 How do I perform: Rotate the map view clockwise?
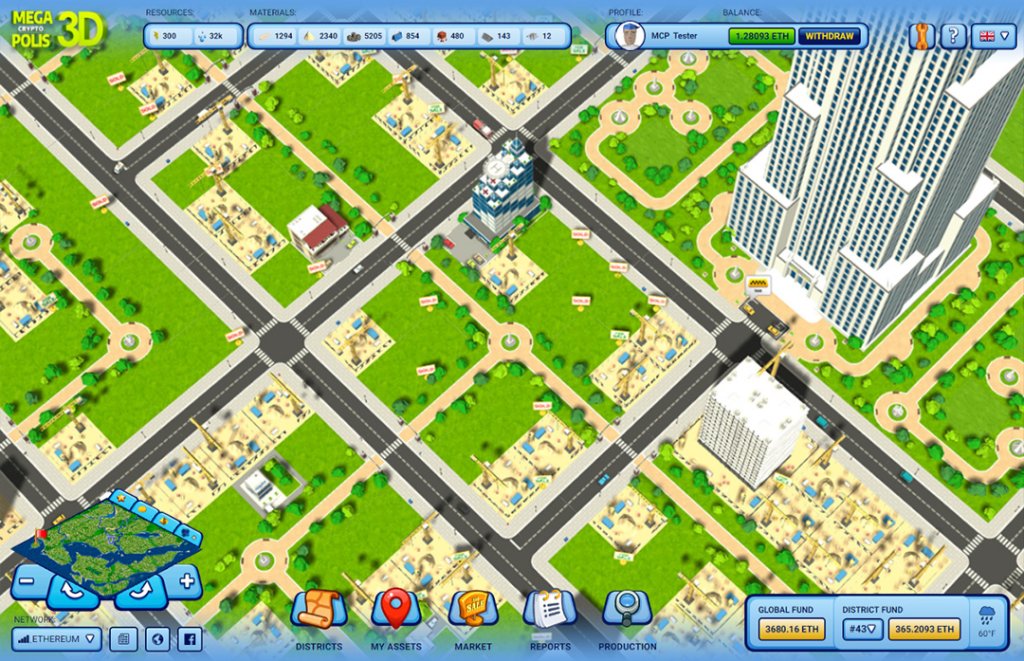point(139,591)
